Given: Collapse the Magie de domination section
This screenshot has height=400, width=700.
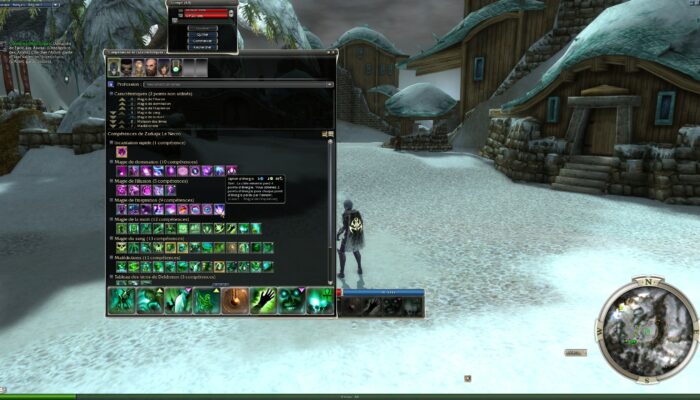Looking at the screenshot, I should [111, 162].
